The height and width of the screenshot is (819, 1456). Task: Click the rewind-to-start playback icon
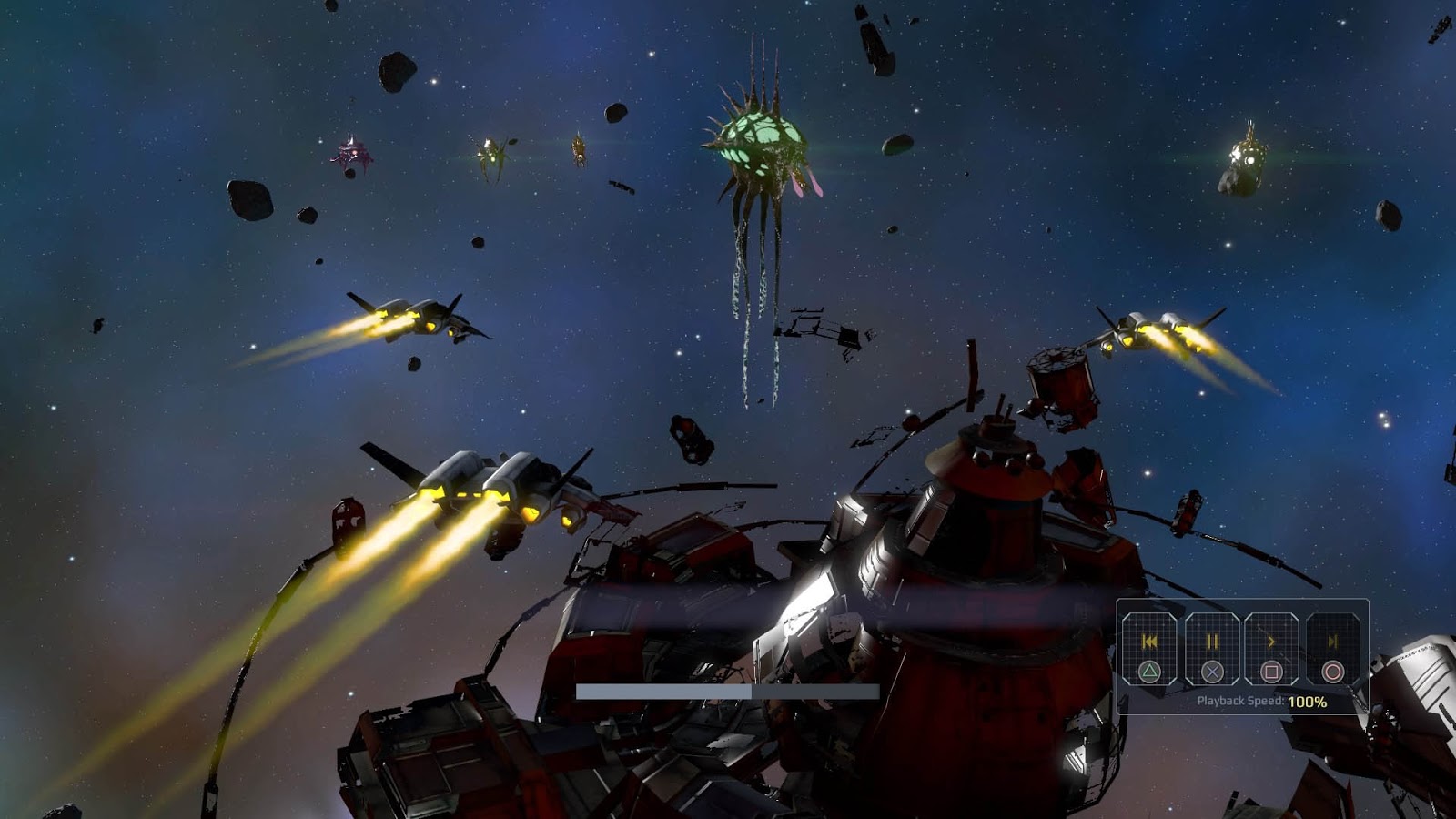[x=1150, y=642]
